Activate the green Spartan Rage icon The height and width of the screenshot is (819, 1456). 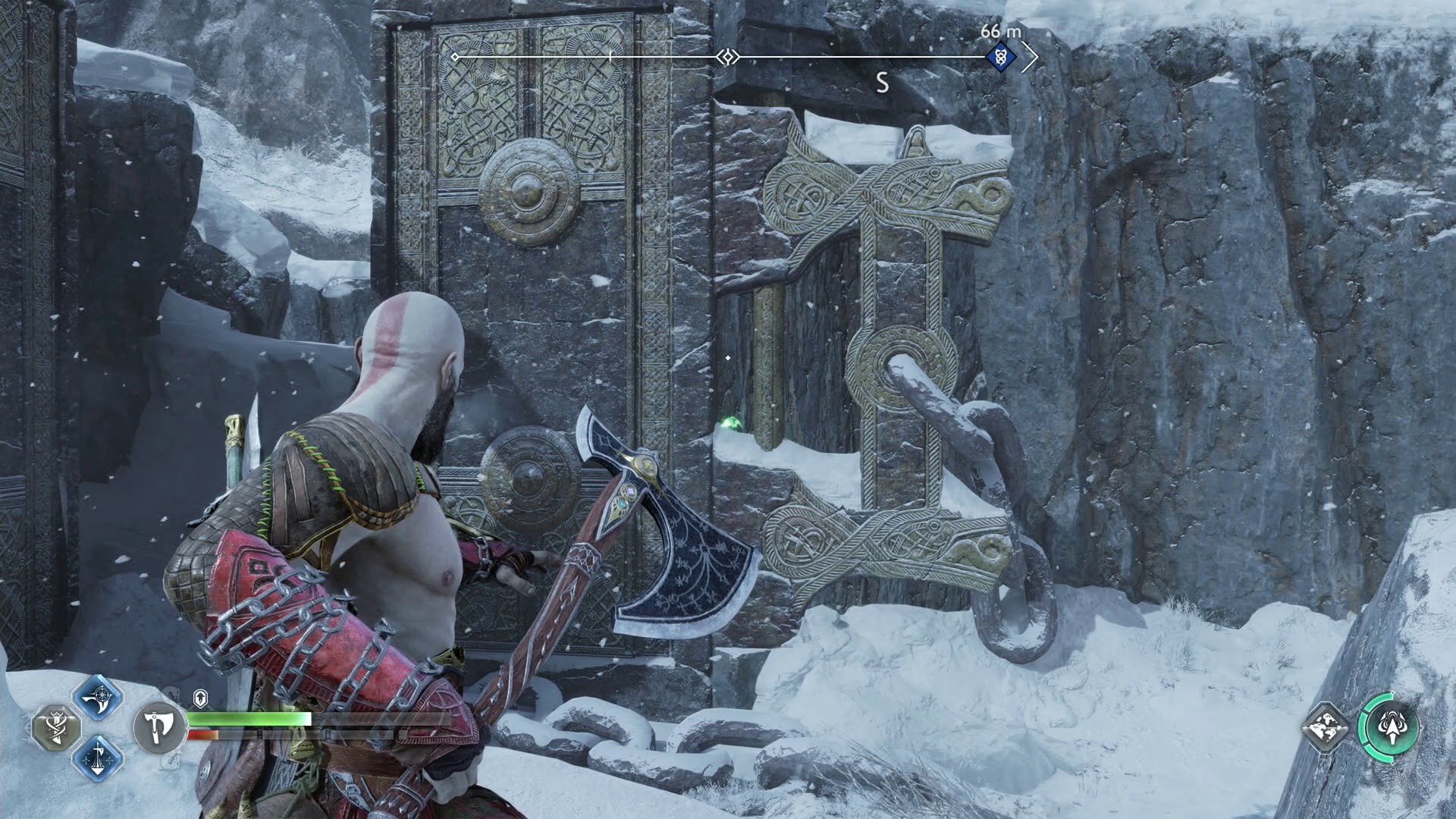click(x=1389, y=727)
